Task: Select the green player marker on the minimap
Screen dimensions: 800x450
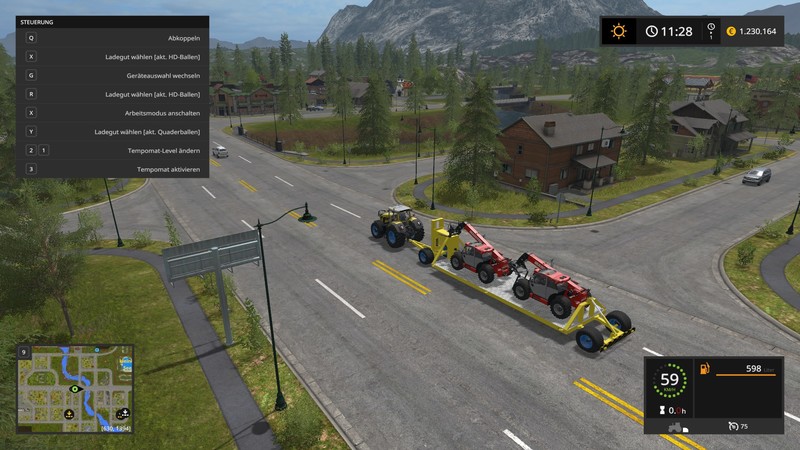Action: click(75, 389)
